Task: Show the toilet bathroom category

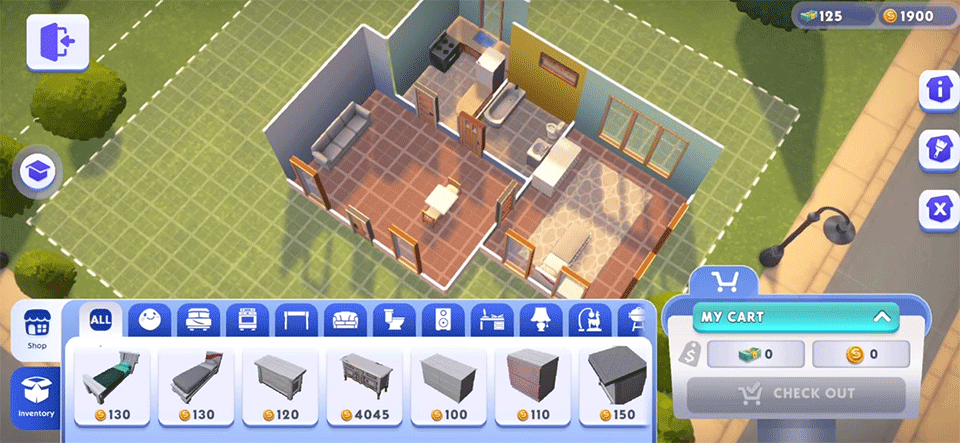Action: click(394, 320)
